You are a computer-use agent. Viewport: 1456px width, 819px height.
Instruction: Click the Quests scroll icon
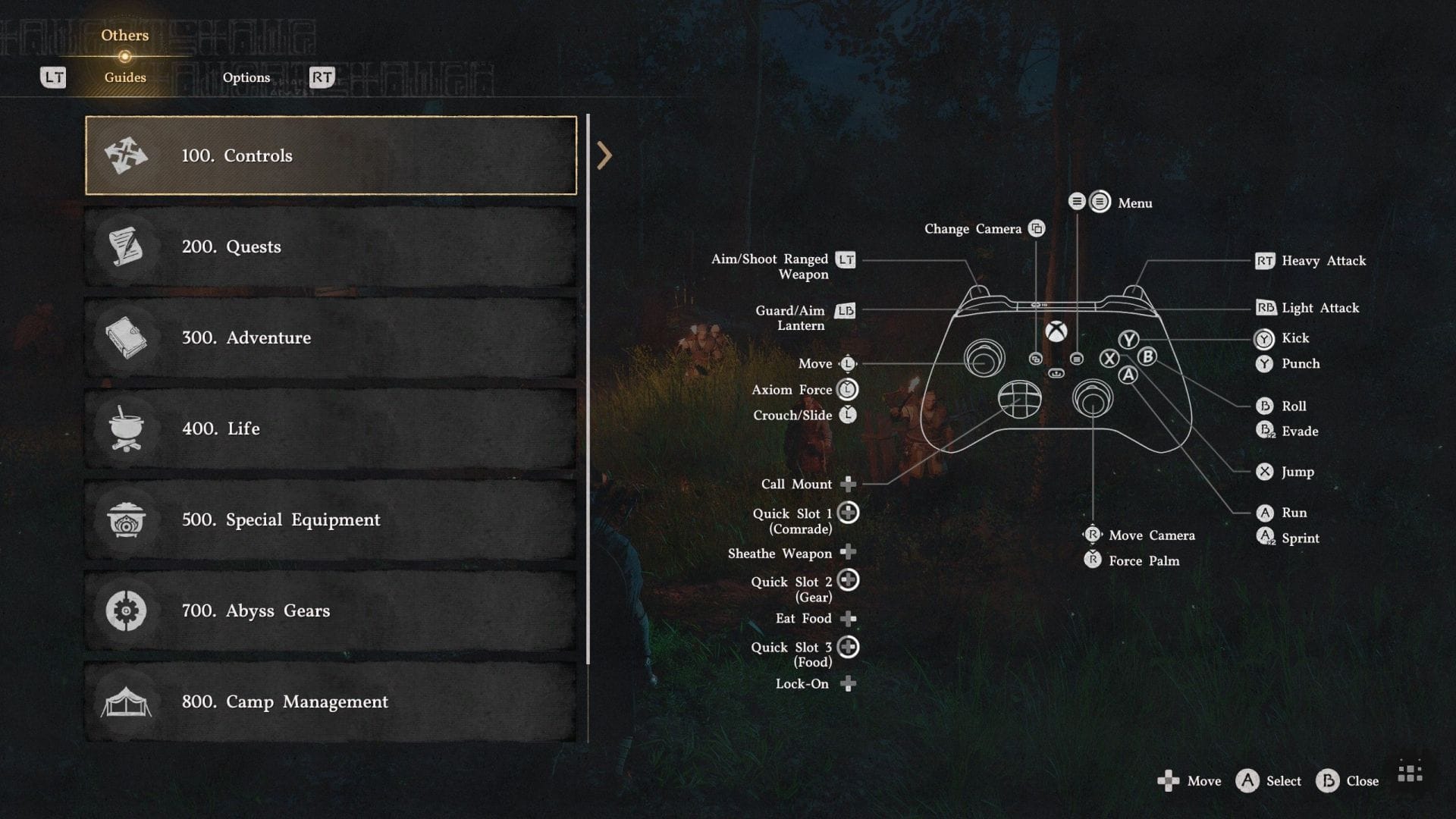[125, 246]
